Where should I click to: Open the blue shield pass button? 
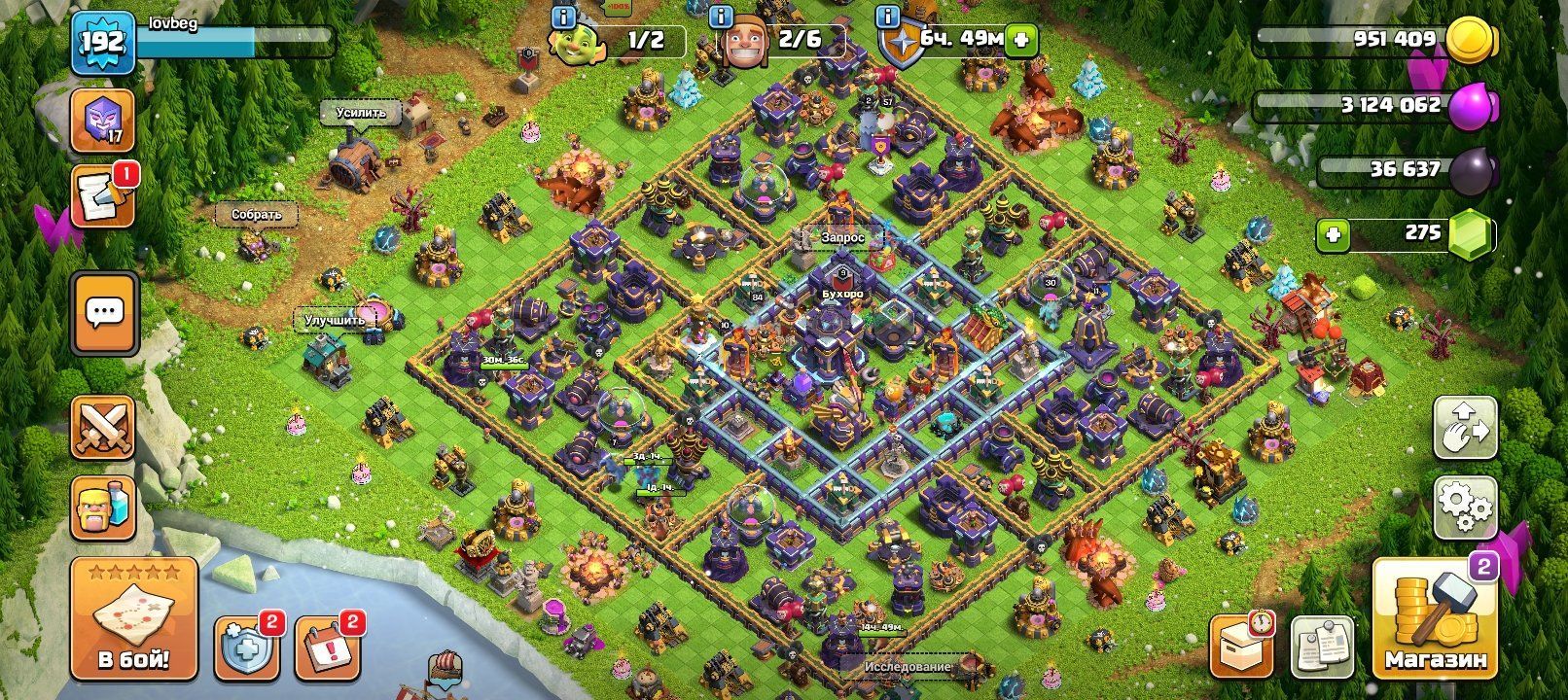[246, 647]
